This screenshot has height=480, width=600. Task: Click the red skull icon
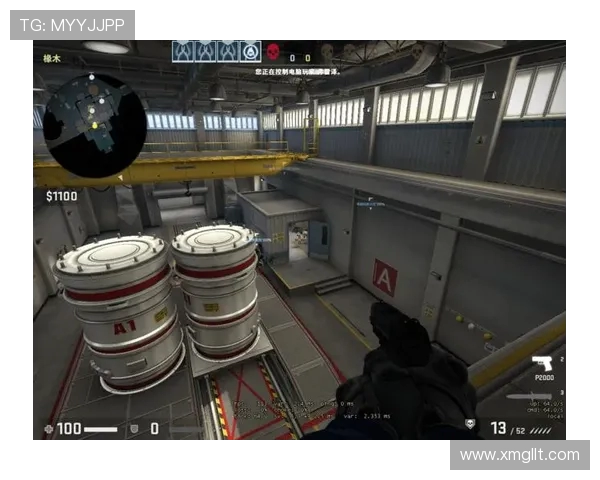(273, 52)
